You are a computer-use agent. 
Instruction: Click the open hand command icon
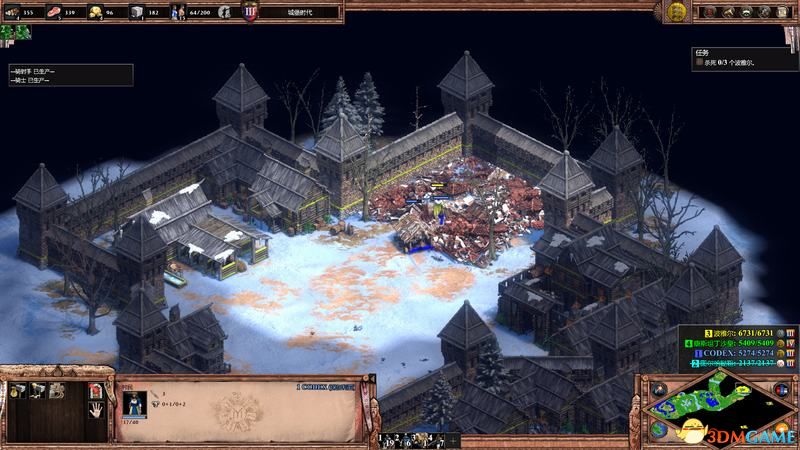tap(95, 409)
